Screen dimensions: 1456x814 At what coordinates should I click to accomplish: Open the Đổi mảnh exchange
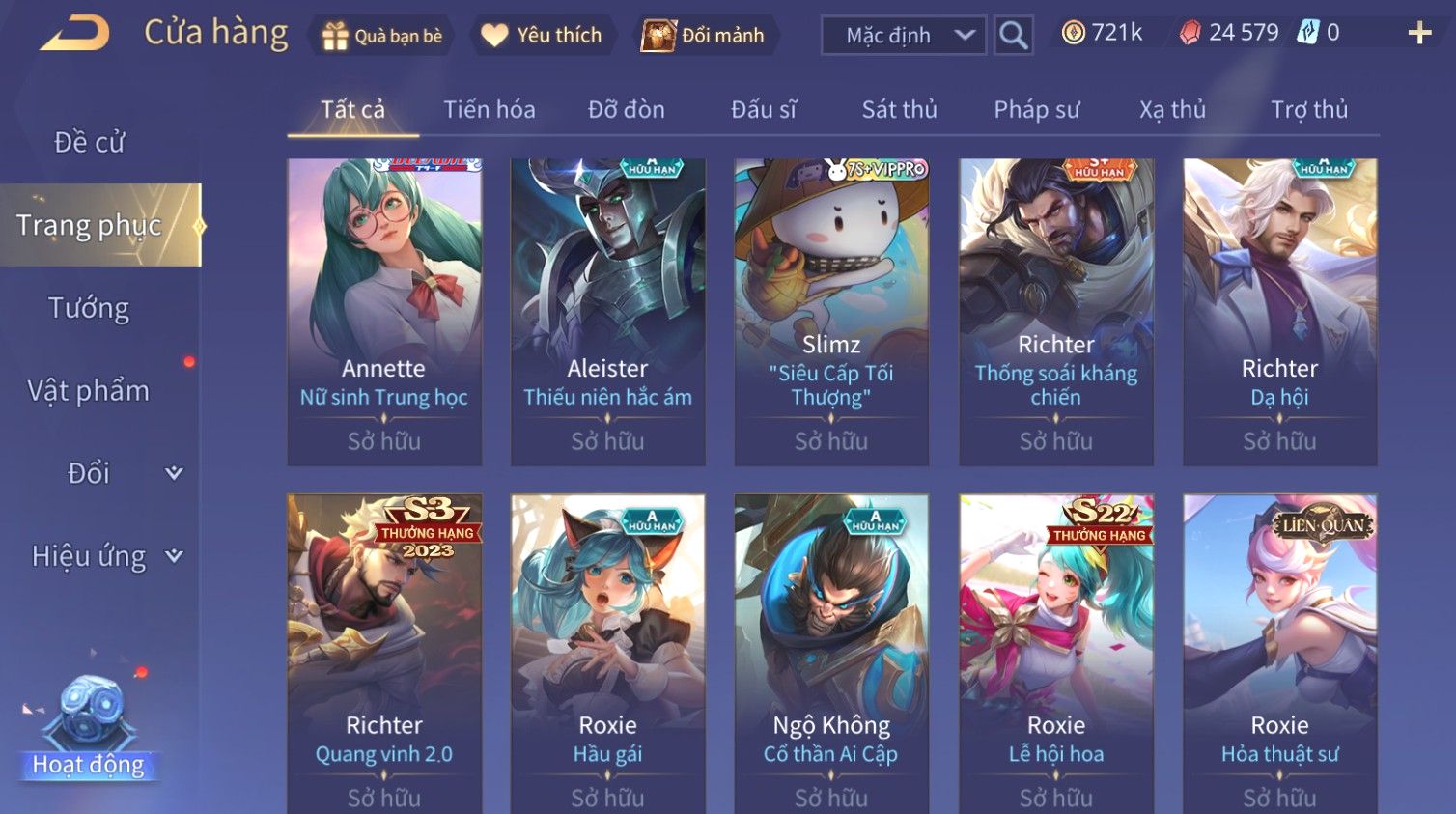[704, 36]
